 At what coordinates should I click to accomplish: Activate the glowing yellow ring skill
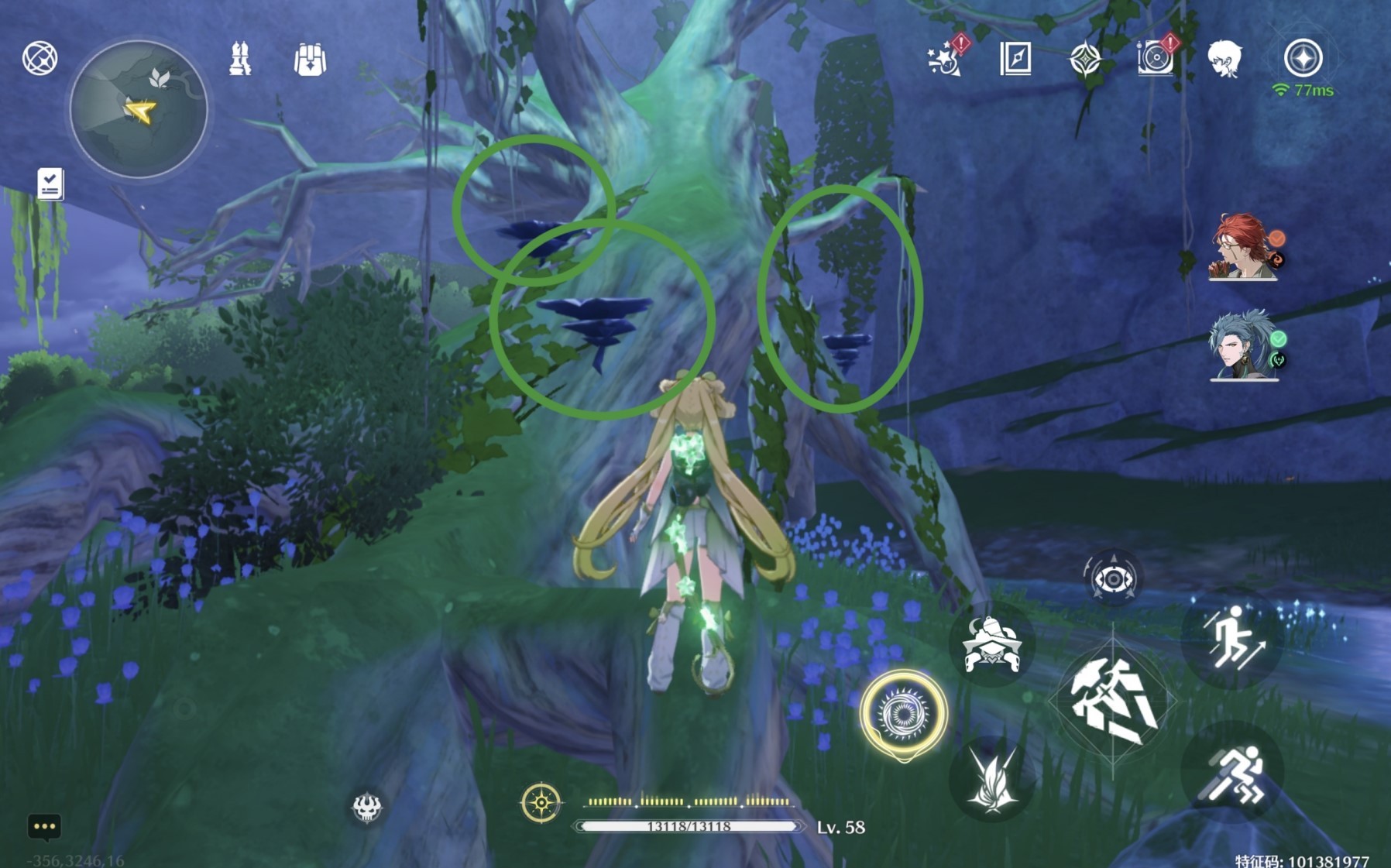coord(903,713)
